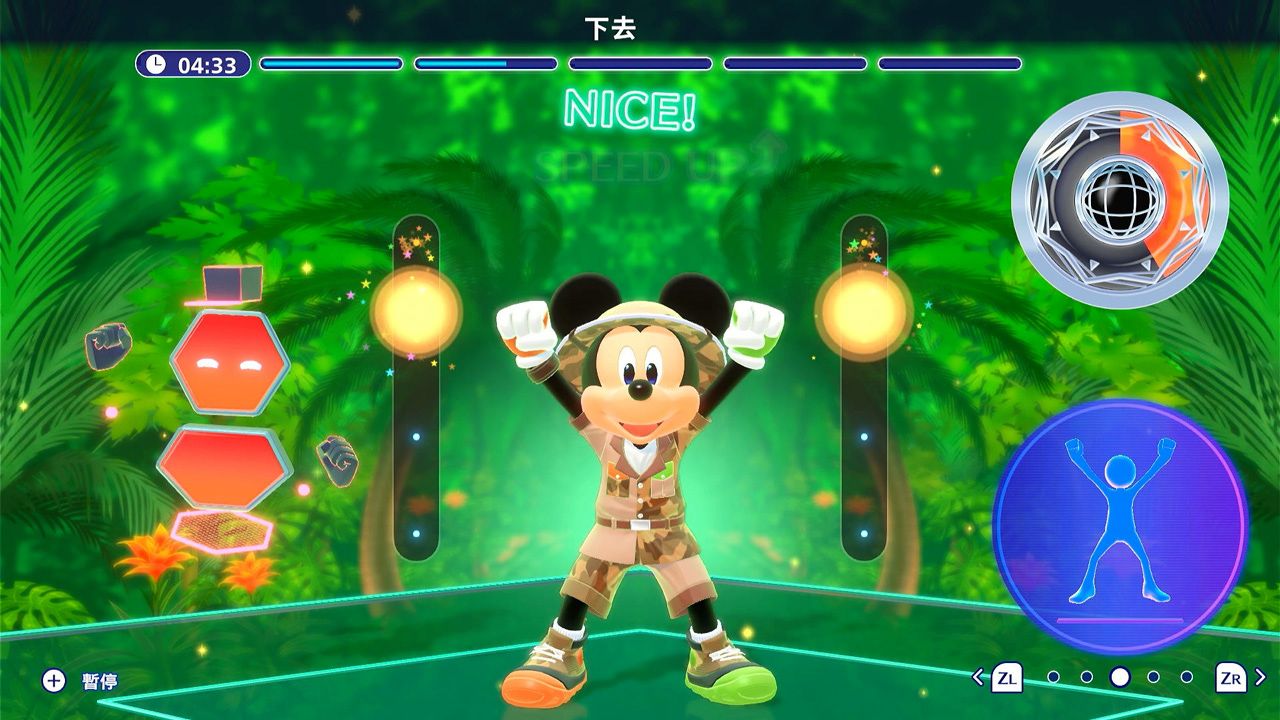Pause the workout with the 暫停 button
The height and width of the screenshot is (720, 1280).
click(81, 681)
